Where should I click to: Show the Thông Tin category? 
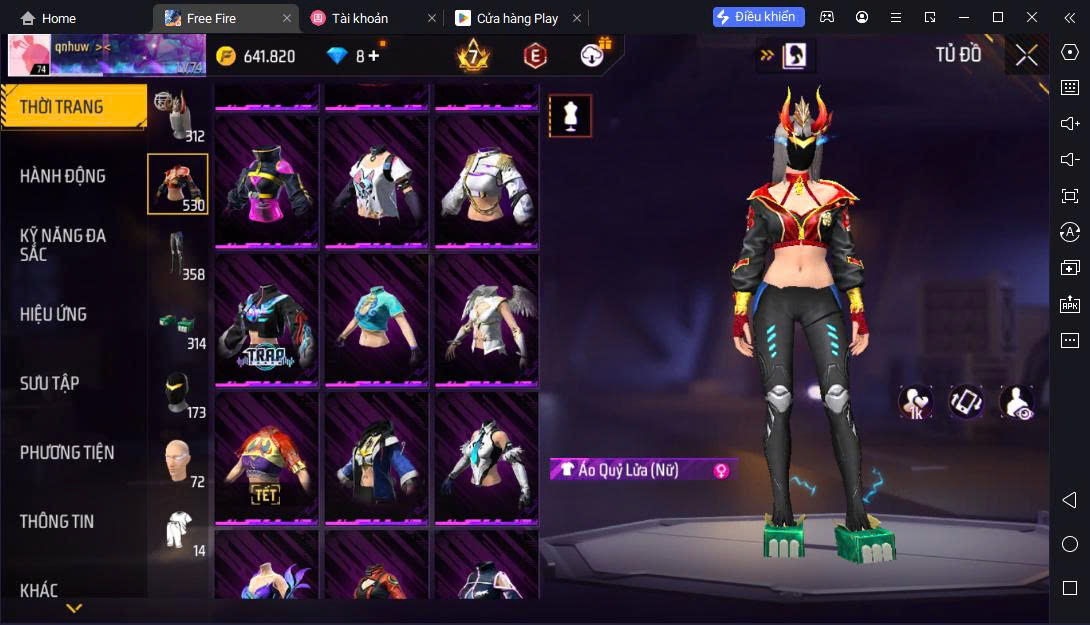(x=57, y=521)
